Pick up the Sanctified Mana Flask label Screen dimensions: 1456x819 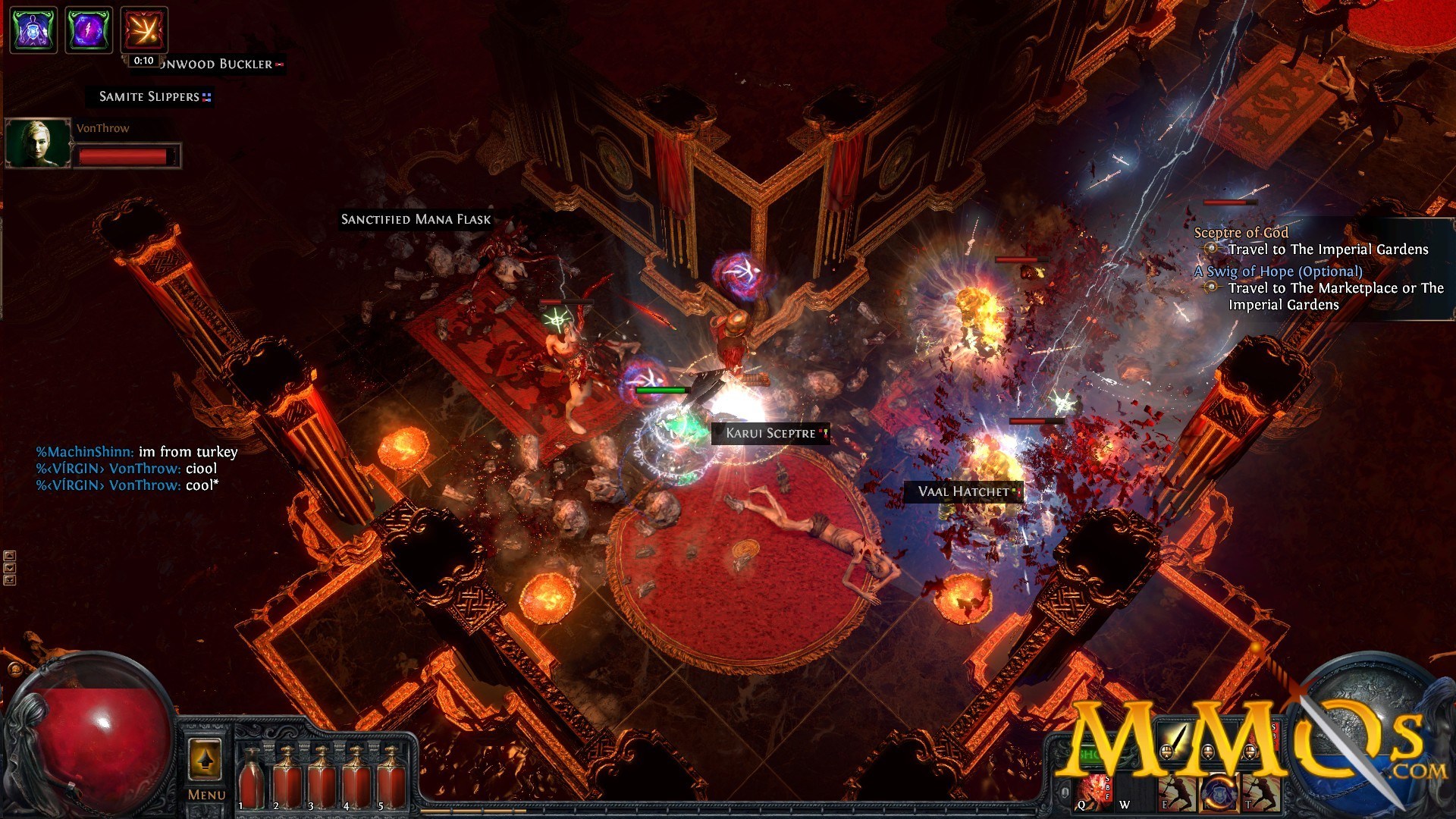(416, 220)
